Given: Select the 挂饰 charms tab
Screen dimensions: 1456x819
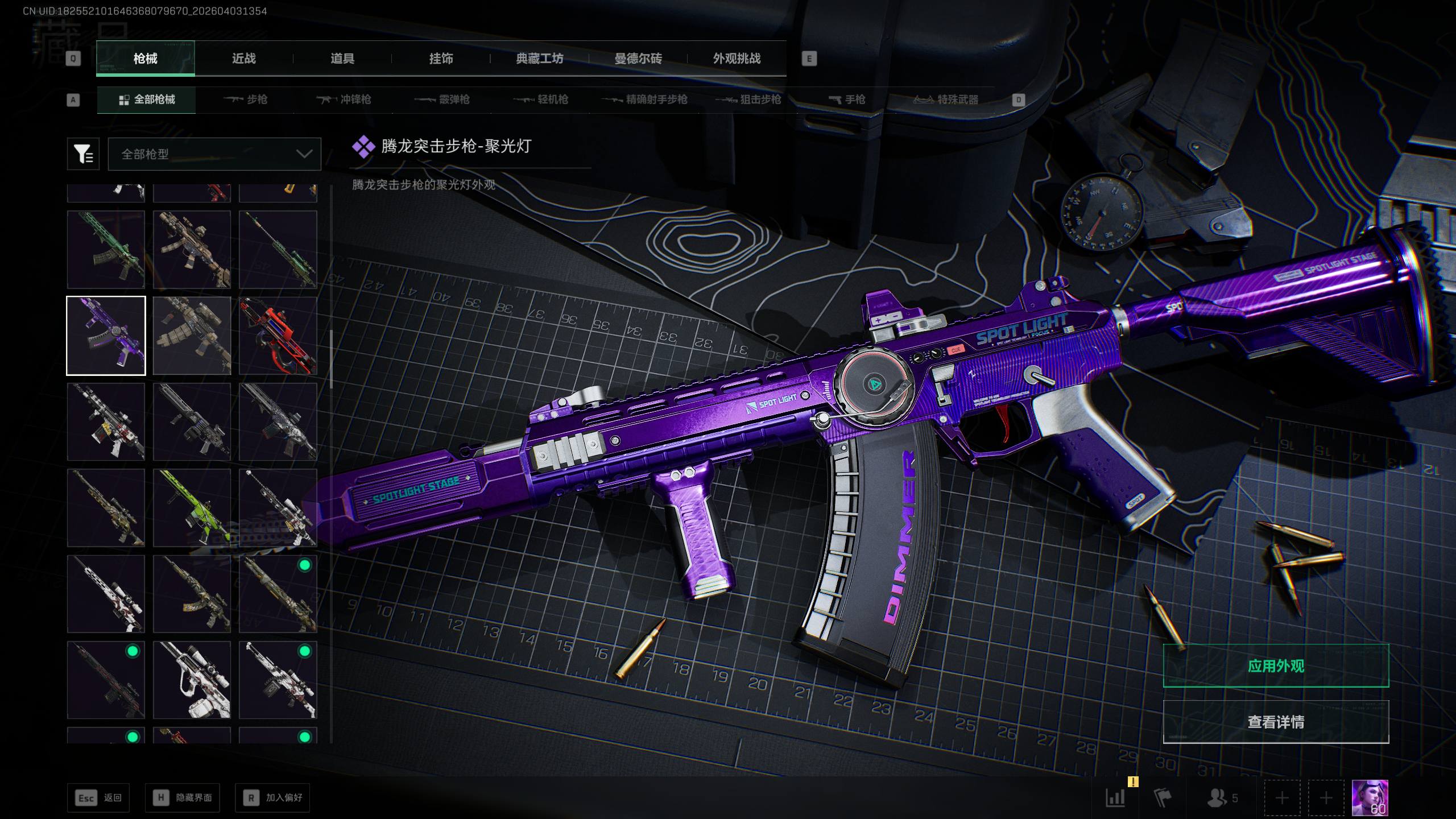Looking at the screenshot, I should point(441,59).
